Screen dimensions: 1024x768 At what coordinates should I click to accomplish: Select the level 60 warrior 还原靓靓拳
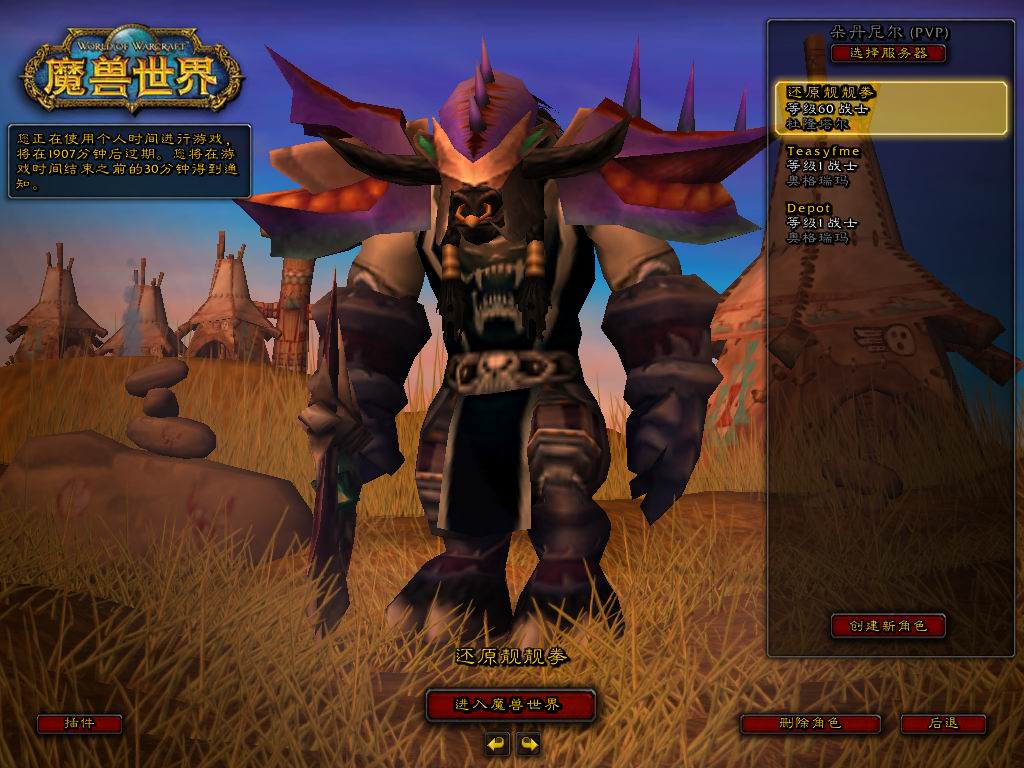[x=892, y=108]
